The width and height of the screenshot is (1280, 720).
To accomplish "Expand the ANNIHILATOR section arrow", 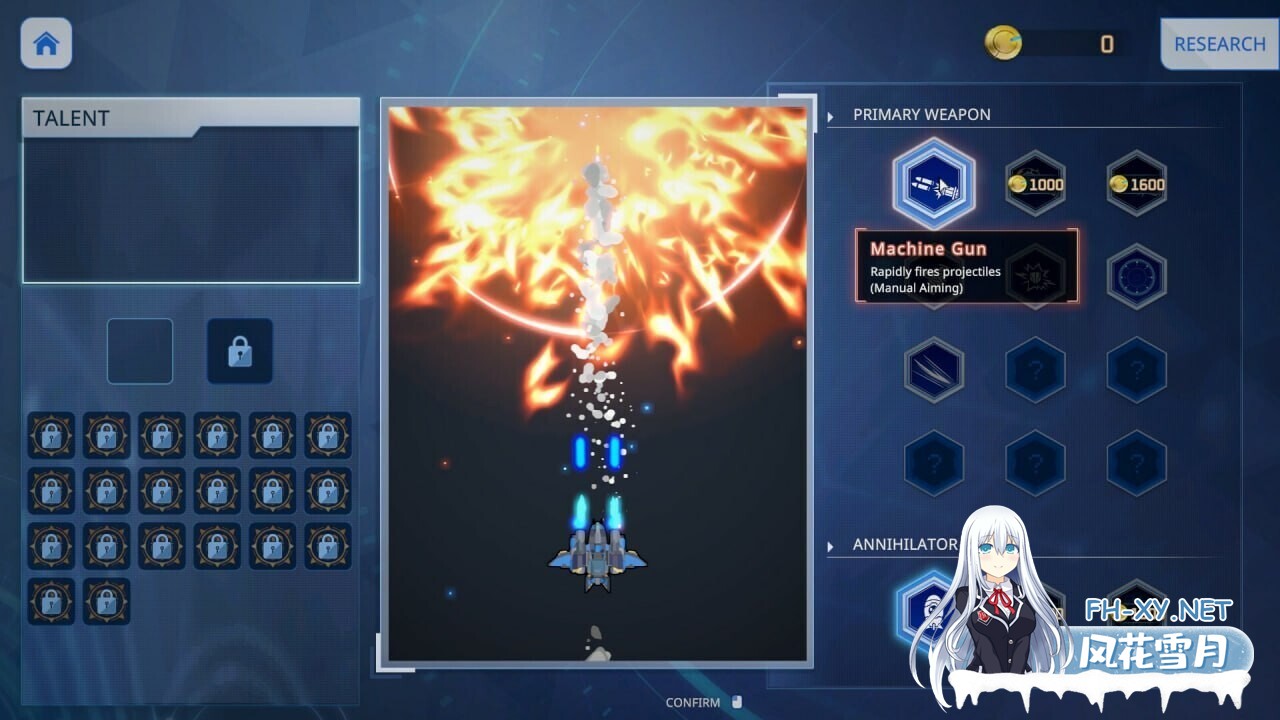I will (830, 545).
